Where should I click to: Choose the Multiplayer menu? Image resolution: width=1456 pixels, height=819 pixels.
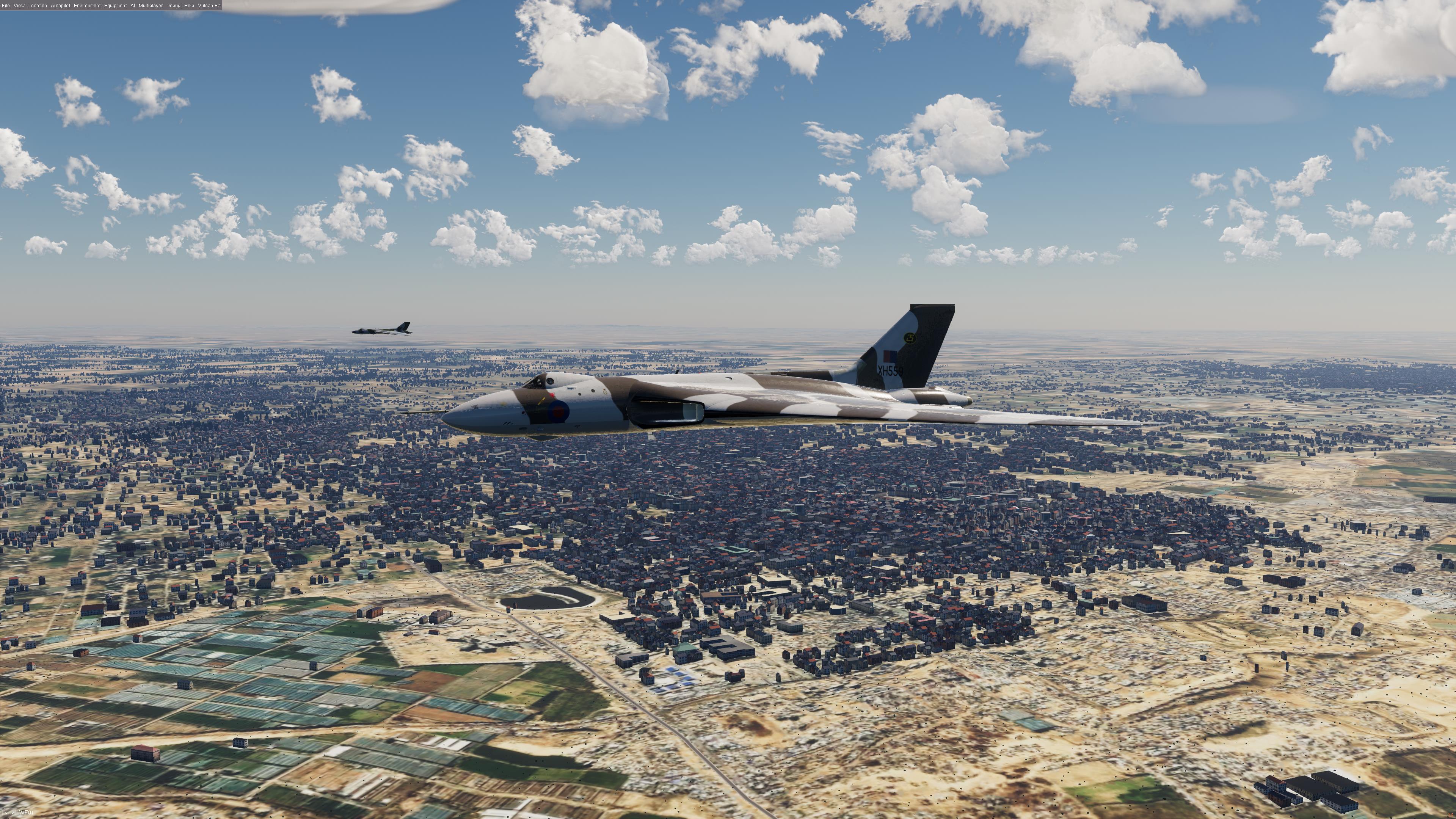coord(151,6)
